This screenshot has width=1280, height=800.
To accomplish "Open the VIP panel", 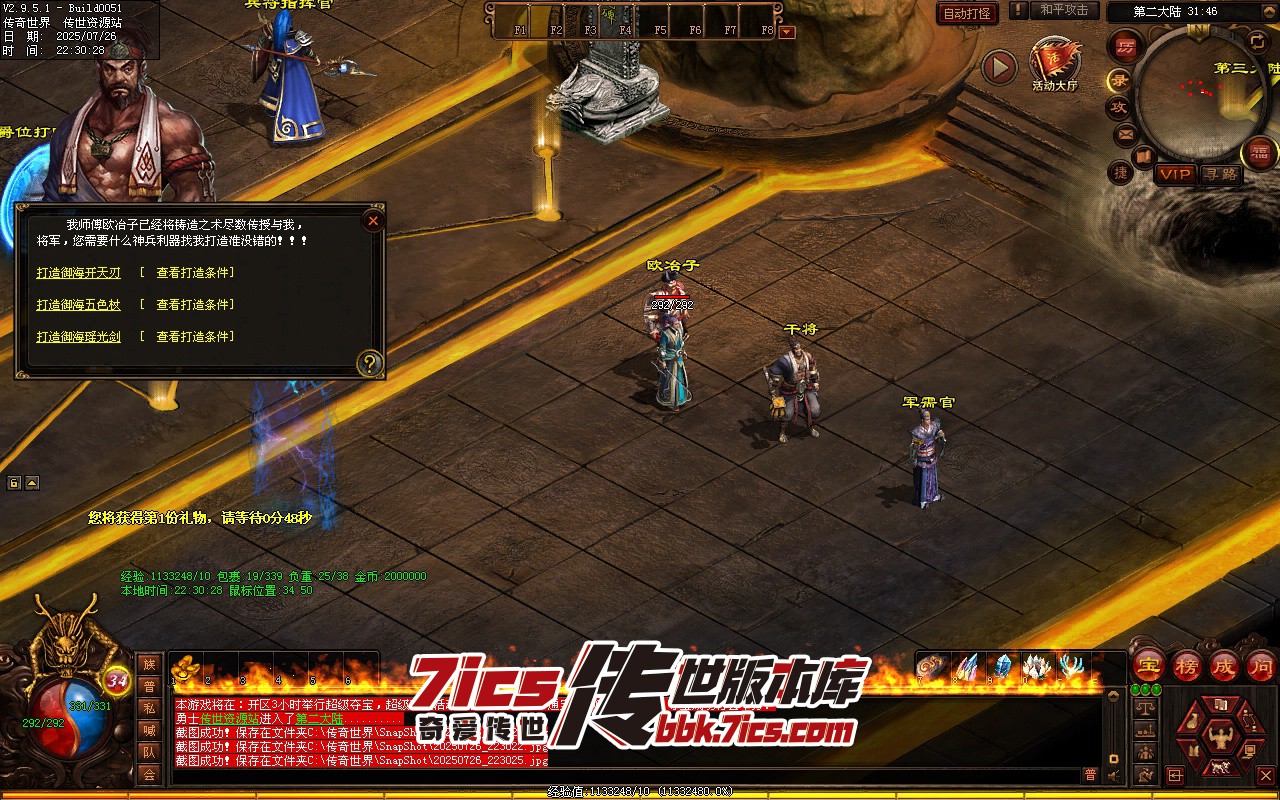I will [1176, 174].
